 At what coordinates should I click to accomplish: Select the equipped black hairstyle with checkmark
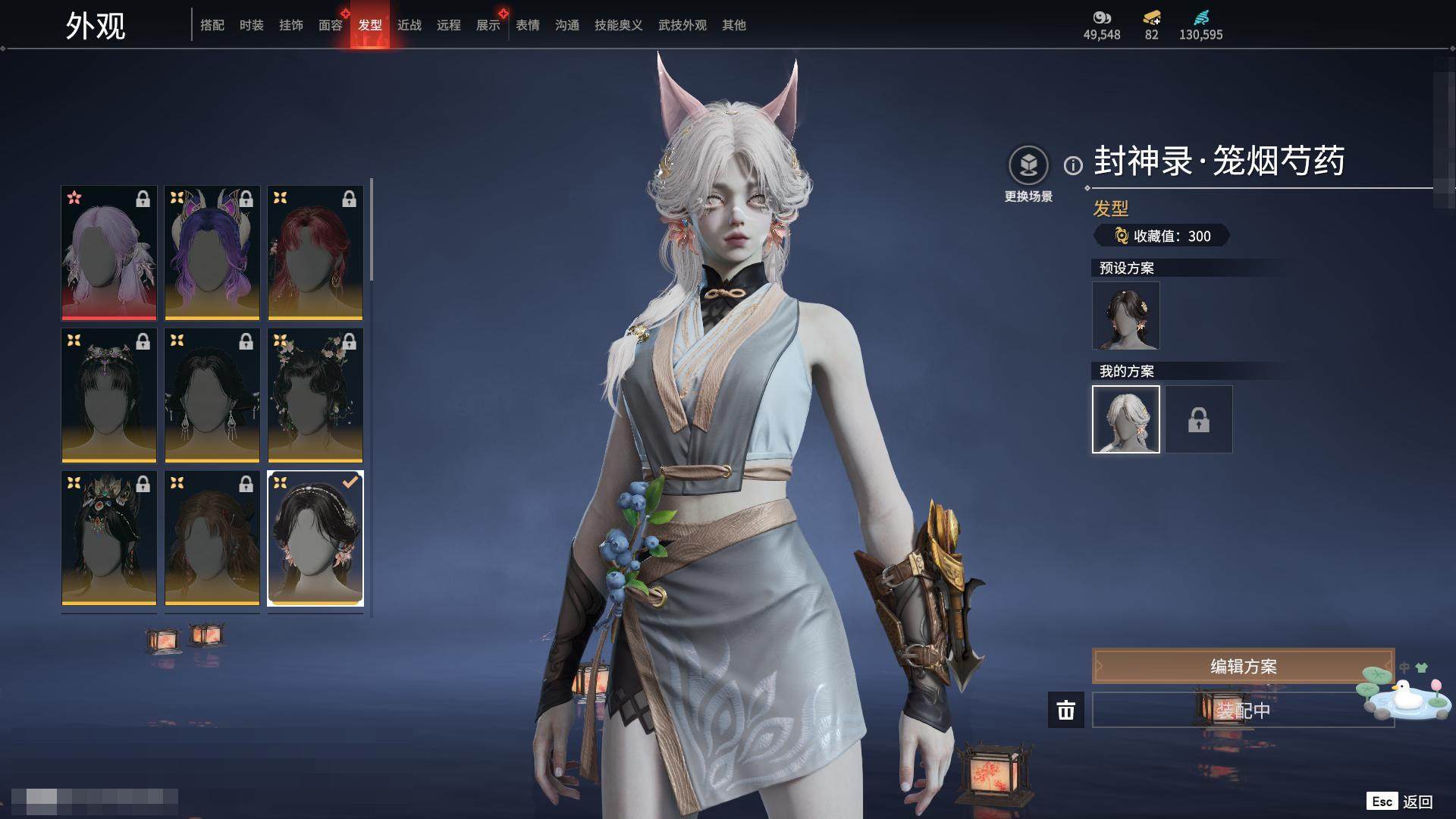315,538
